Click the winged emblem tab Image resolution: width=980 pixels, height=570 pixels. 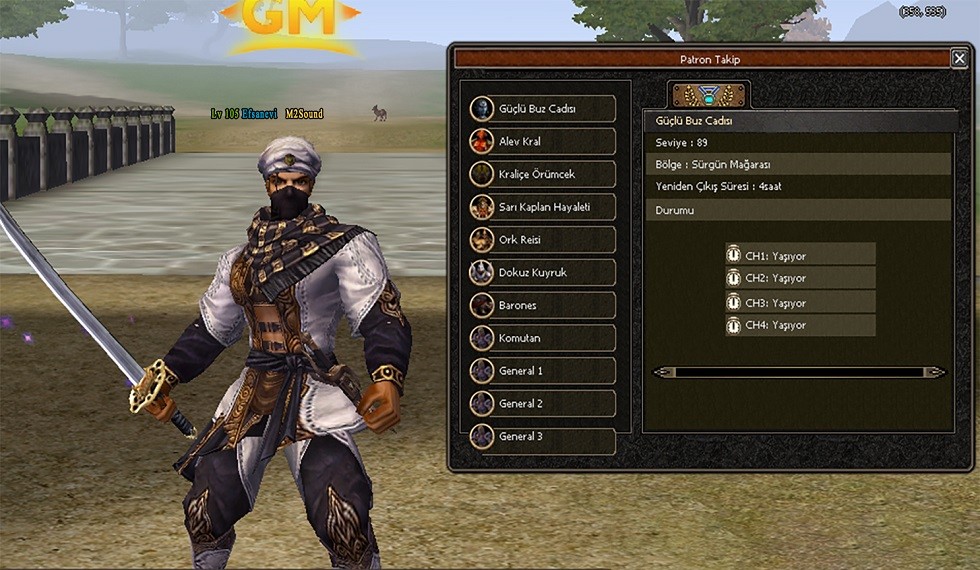tap(709, 96)
